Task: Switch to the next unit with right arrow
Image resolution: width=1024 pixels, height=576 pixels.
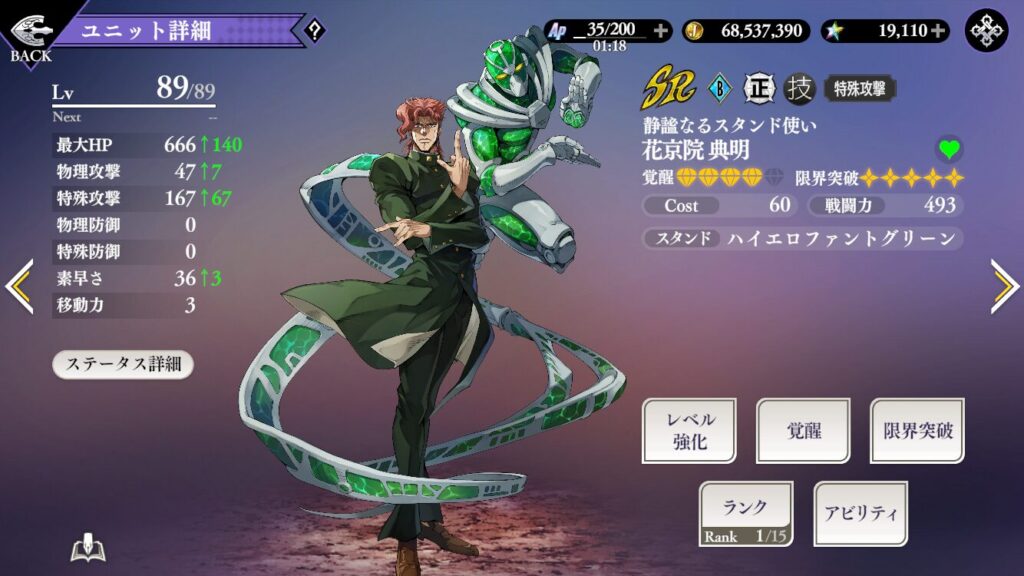Action: tap(1003, 286)
